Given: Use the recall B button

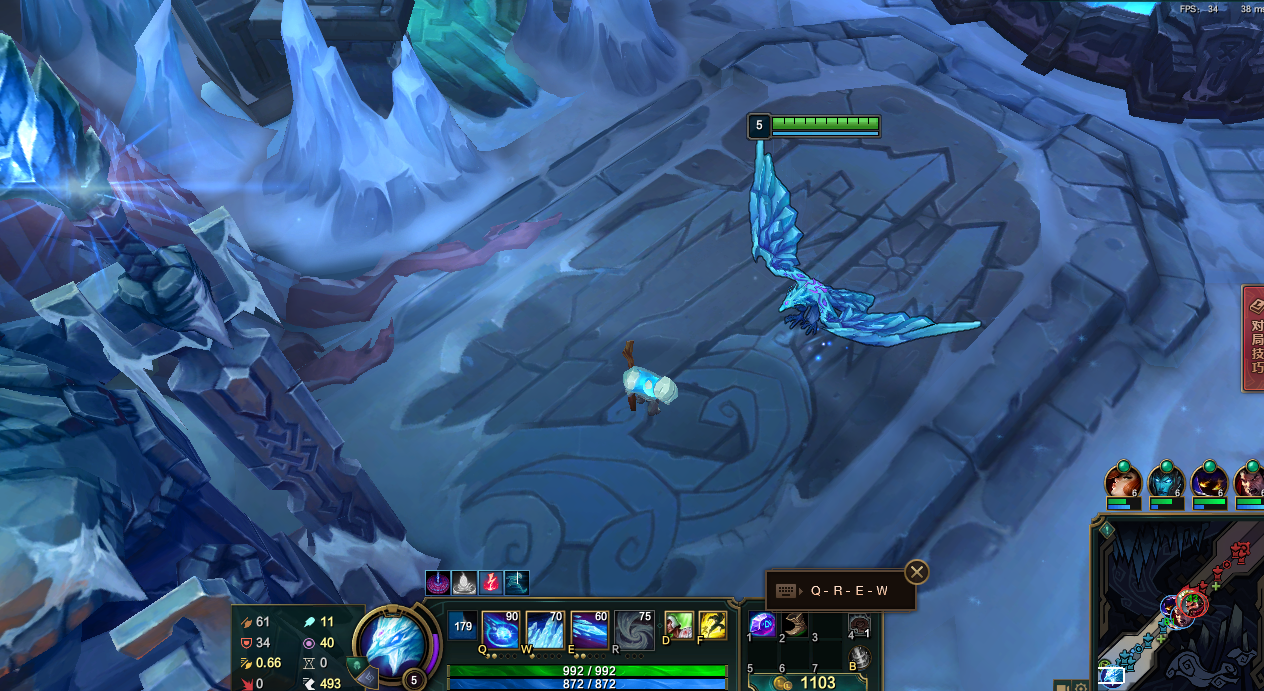Looking at the screenshot, I should pyautogui.click(x=857, y=658).
